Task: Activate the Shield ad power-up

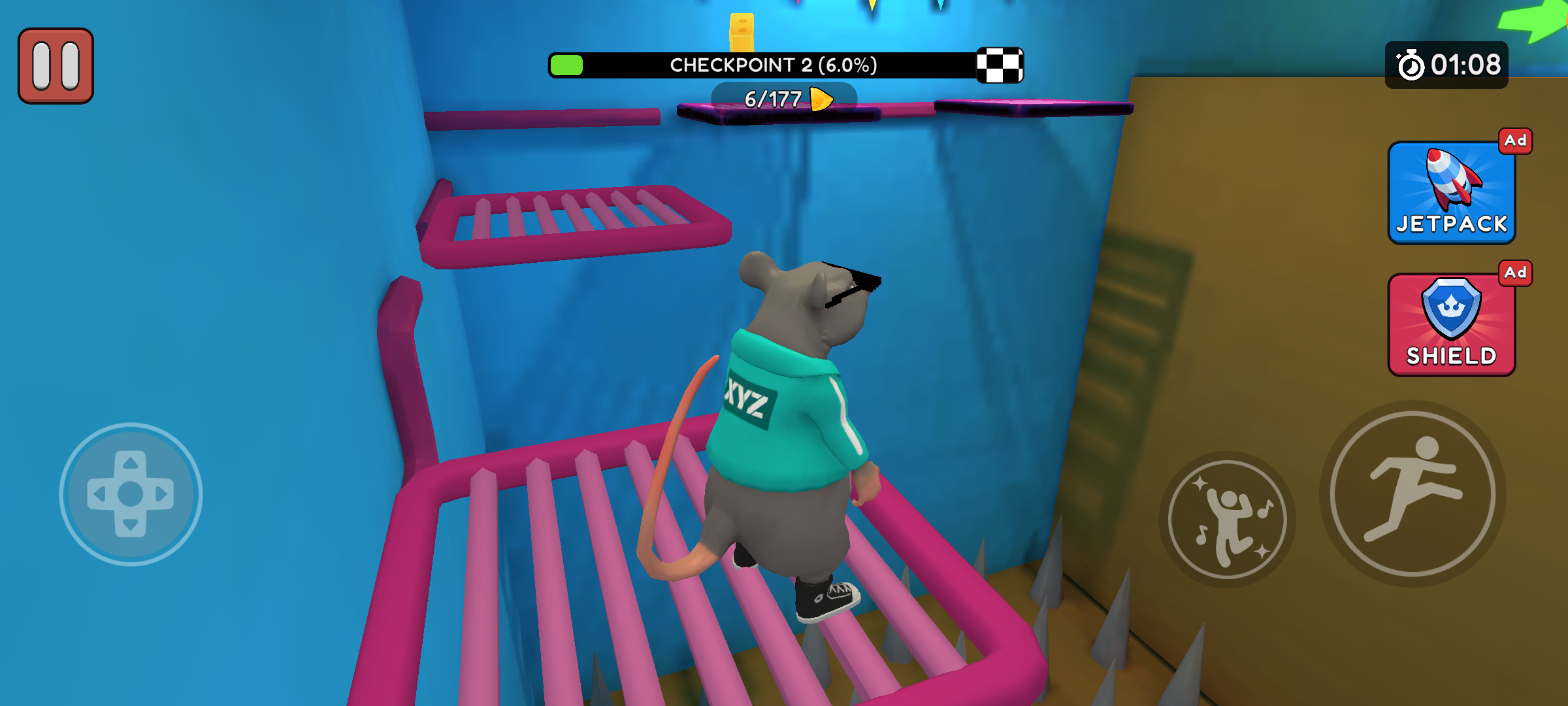Action: tap(1451, 325)
